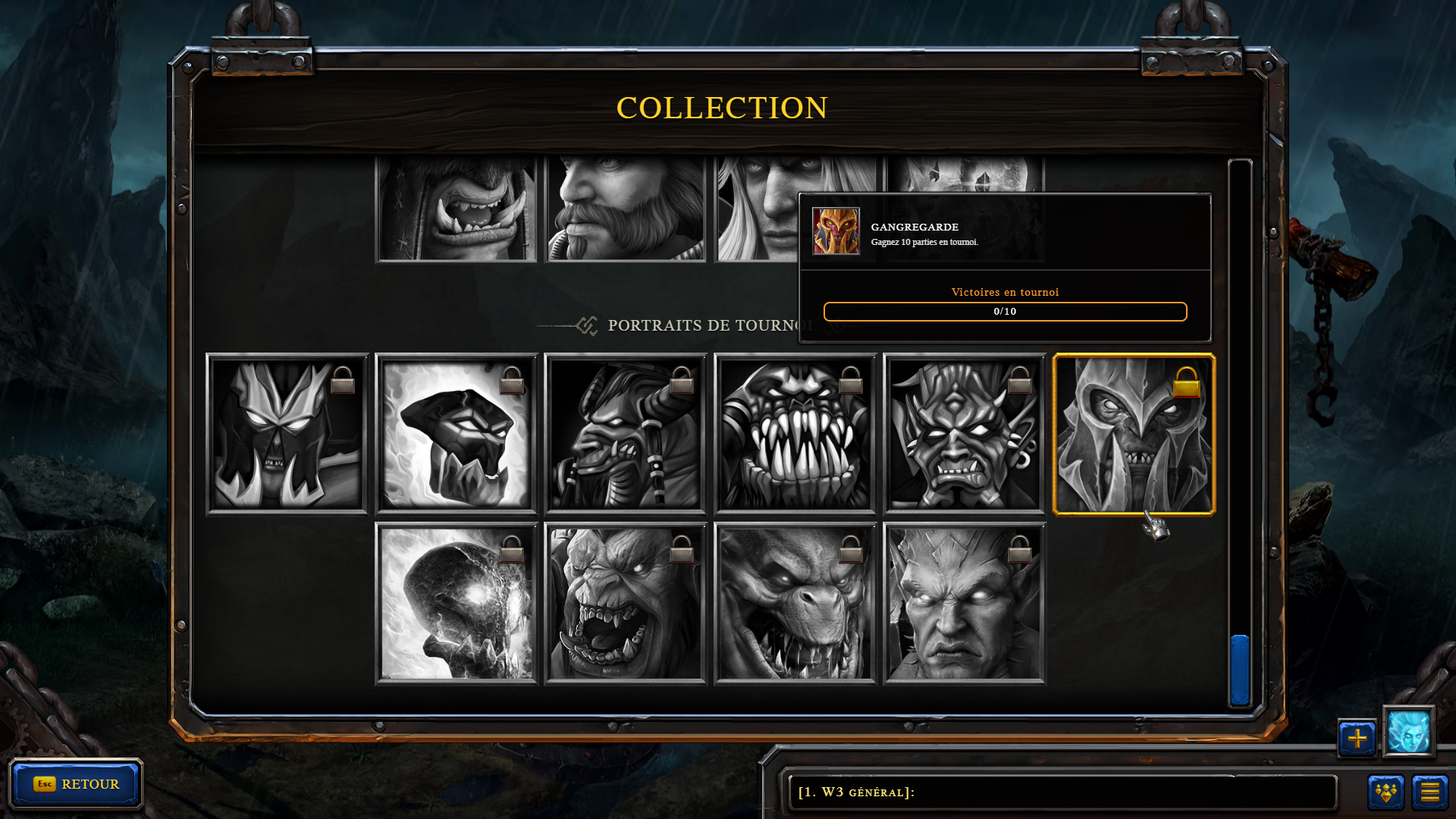
Task: Click the blue plus button
Action: click(1357, 738)
